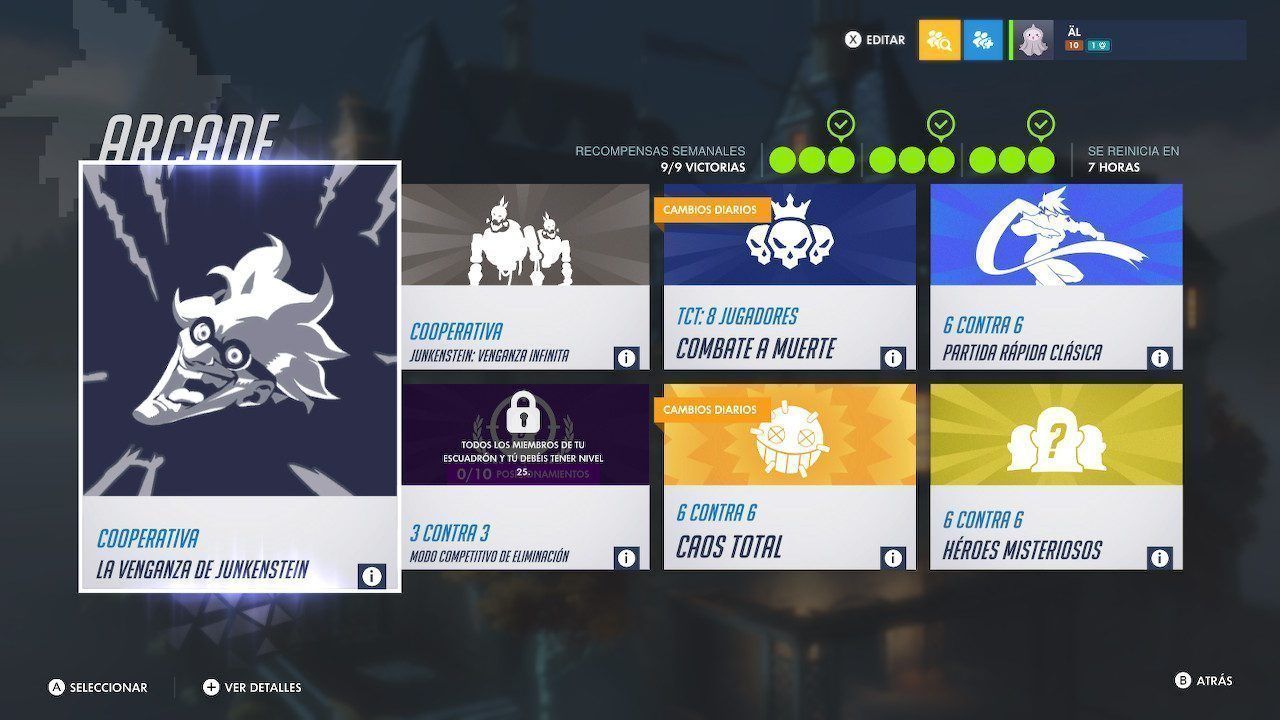The height and width of the screenshot is (720, 1280).
Task: Open the Combate a Muerte mode
Action: click(789, 275)
